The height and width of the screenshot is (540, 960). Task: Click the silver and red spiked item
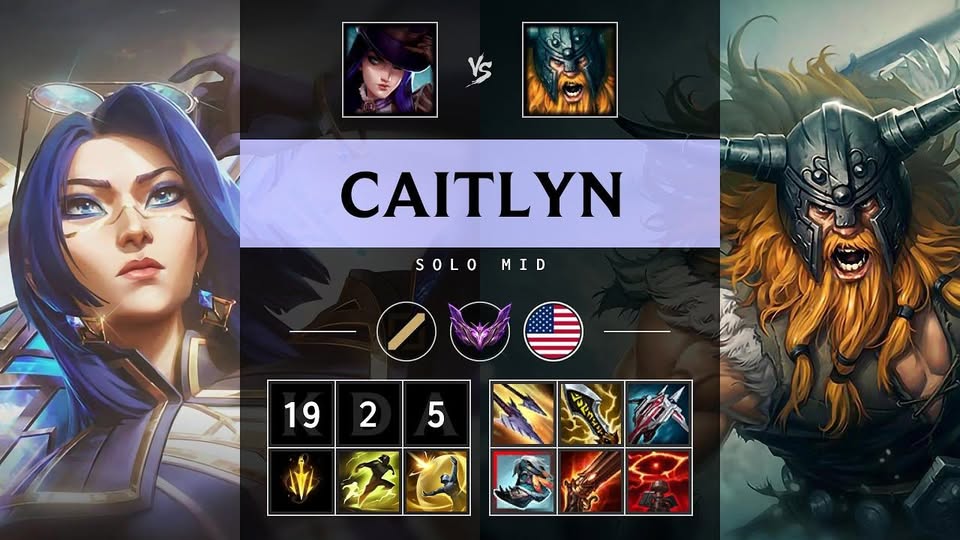point(657,412)
